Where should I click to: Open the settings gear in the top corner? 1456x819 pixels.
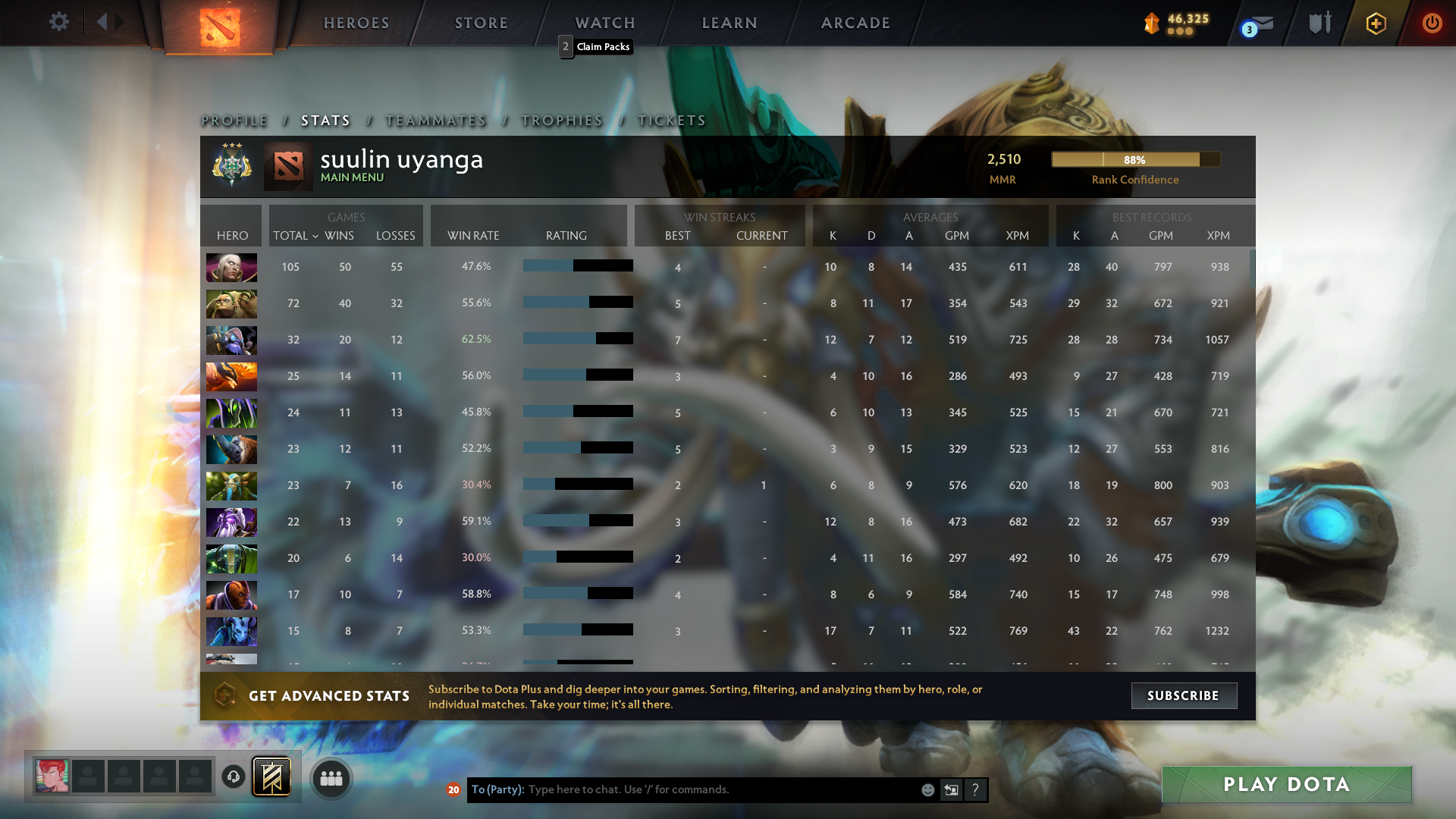(x=59, y=22)
